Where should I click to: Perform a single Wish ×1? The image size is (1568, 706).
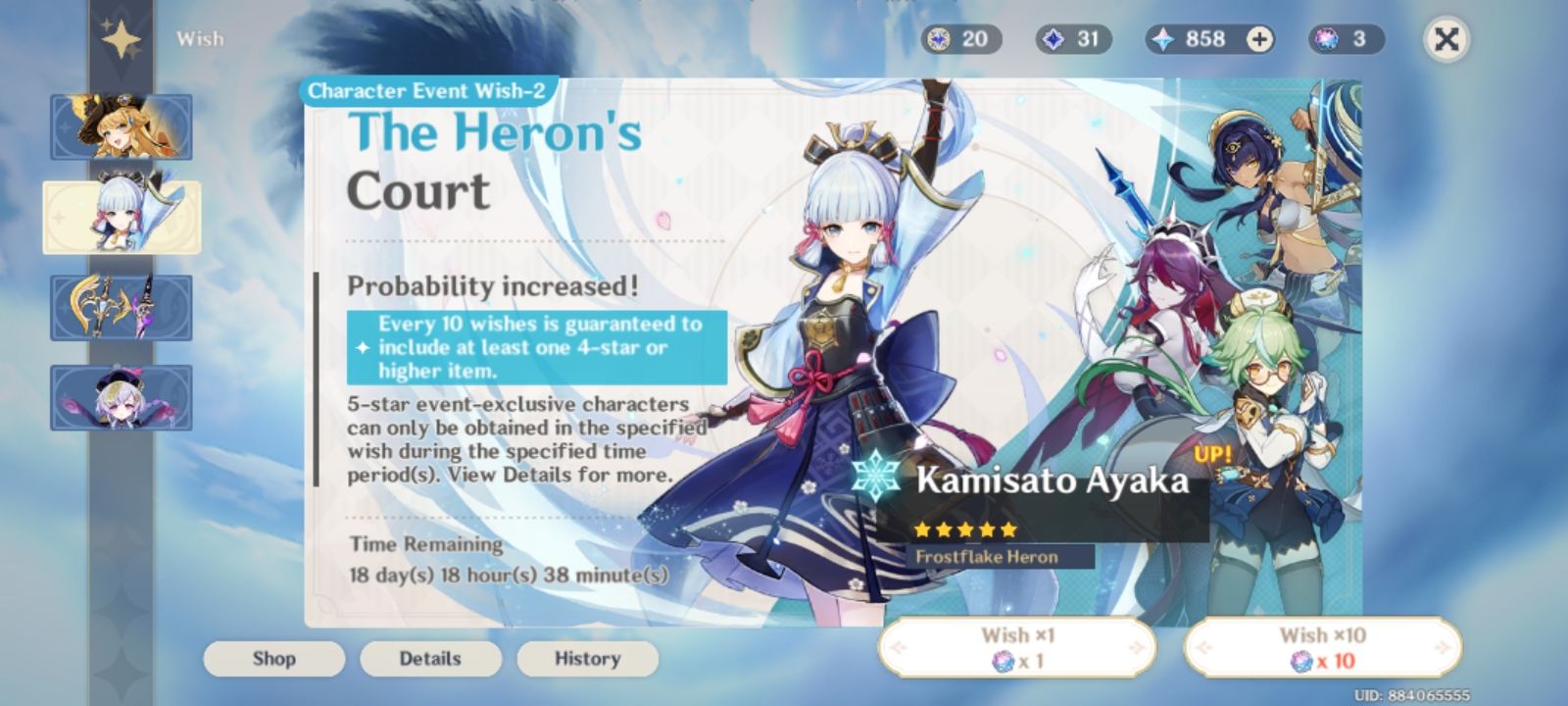(x=1022, y=647)
